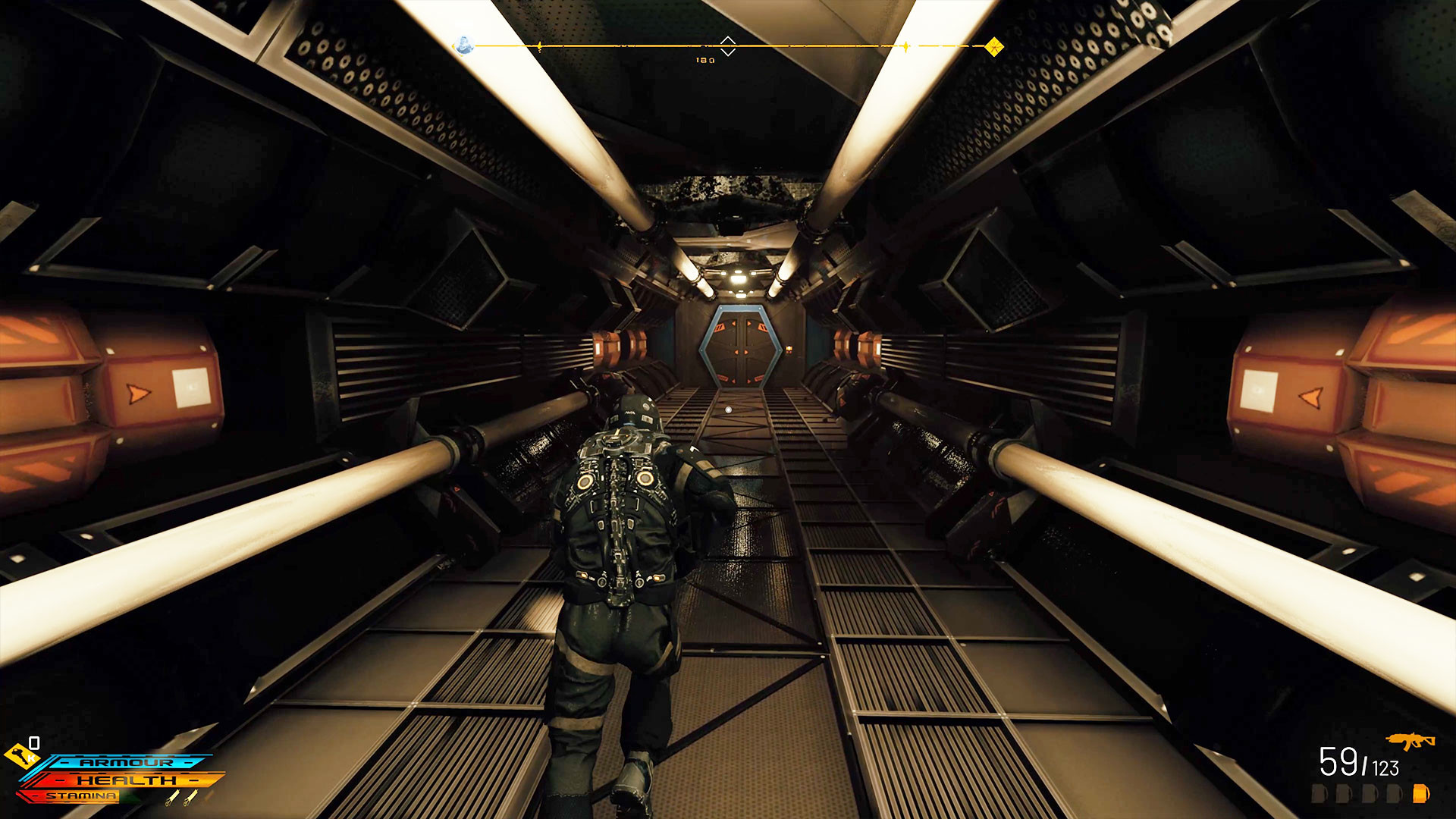
Task: Click the compass center heading indicator
Action: (727, 46)
